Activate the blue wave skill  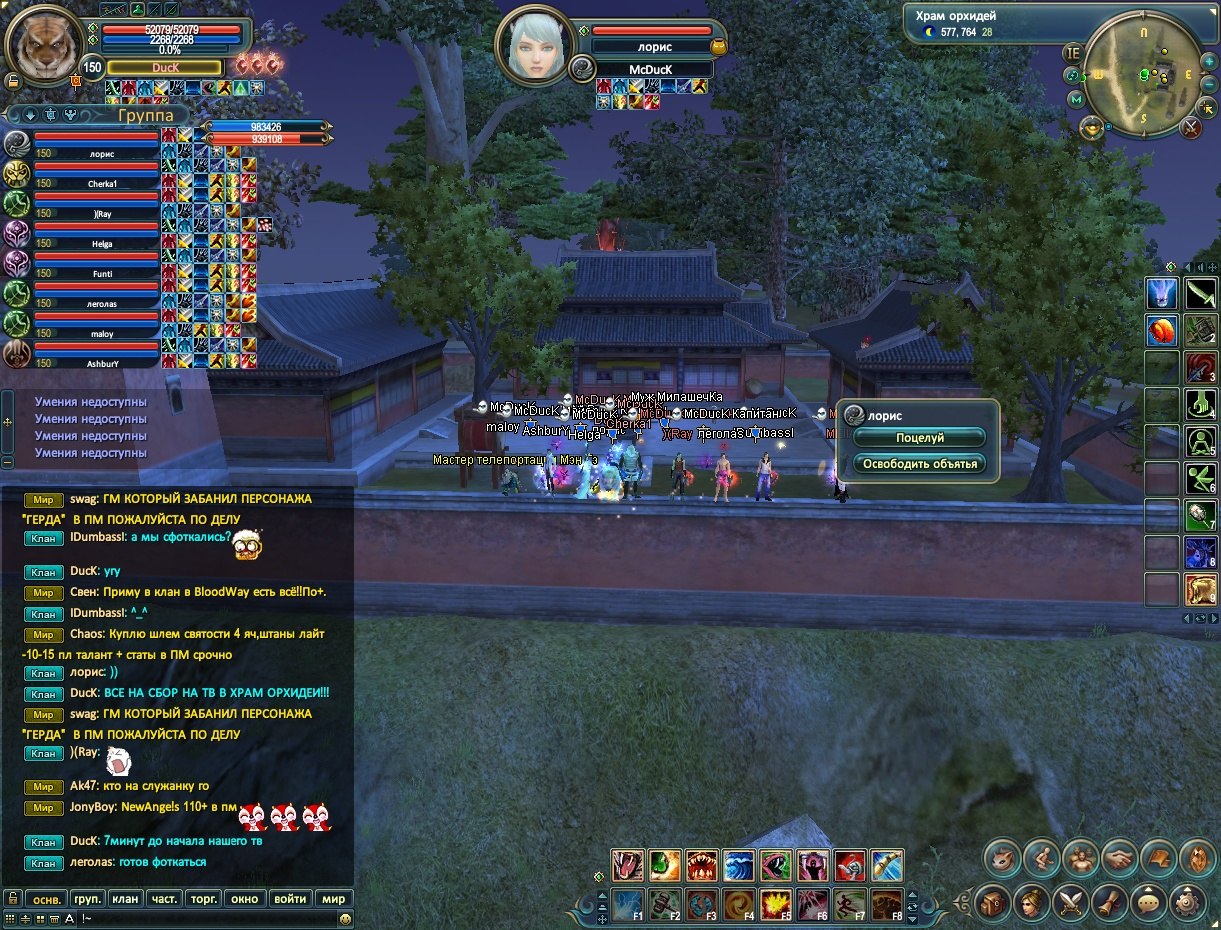click(x=739, y=865)
